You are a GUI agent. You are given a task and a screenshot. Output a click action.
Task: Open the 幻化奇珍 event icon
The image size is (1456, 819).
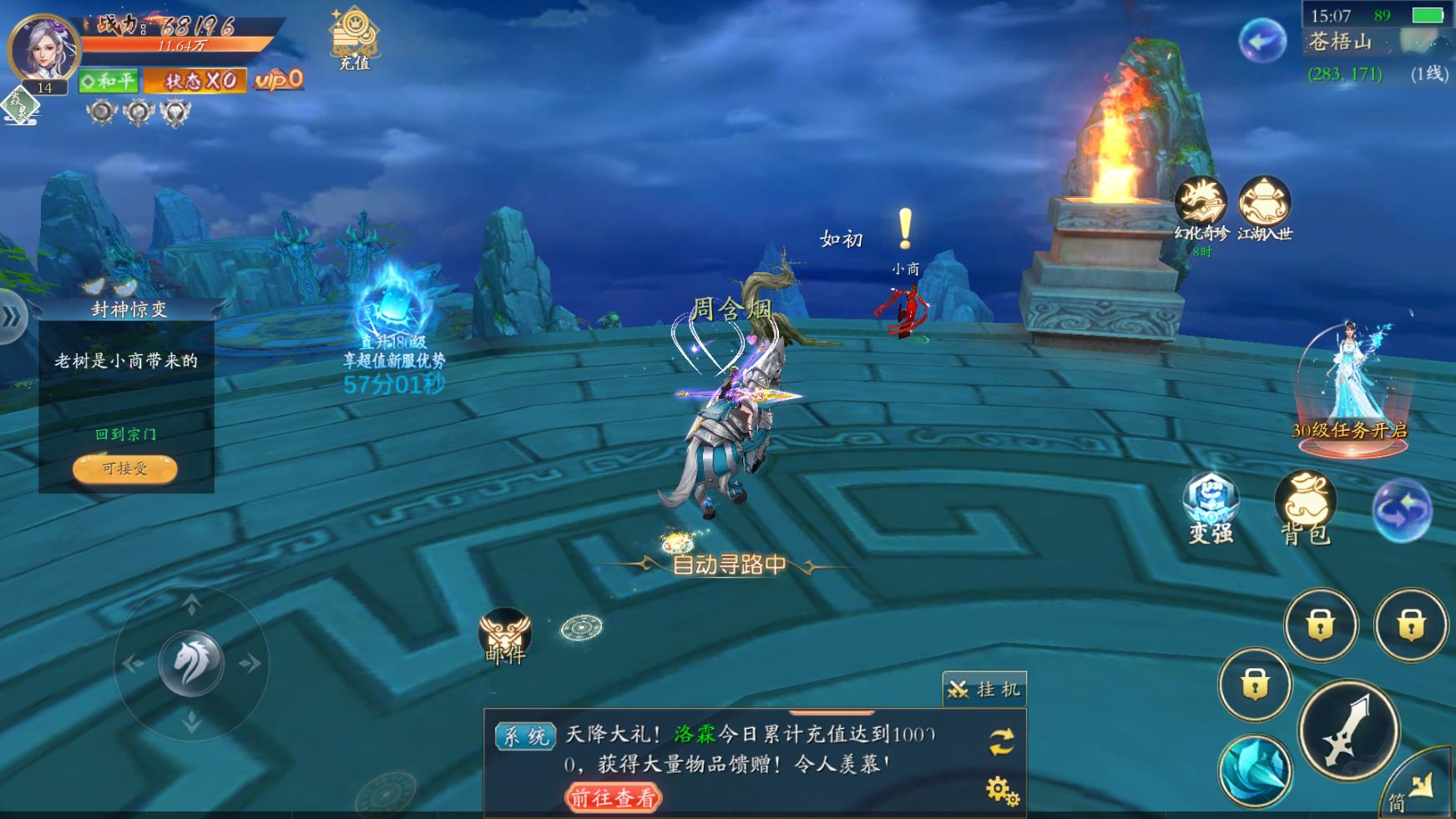[1201, 203]
